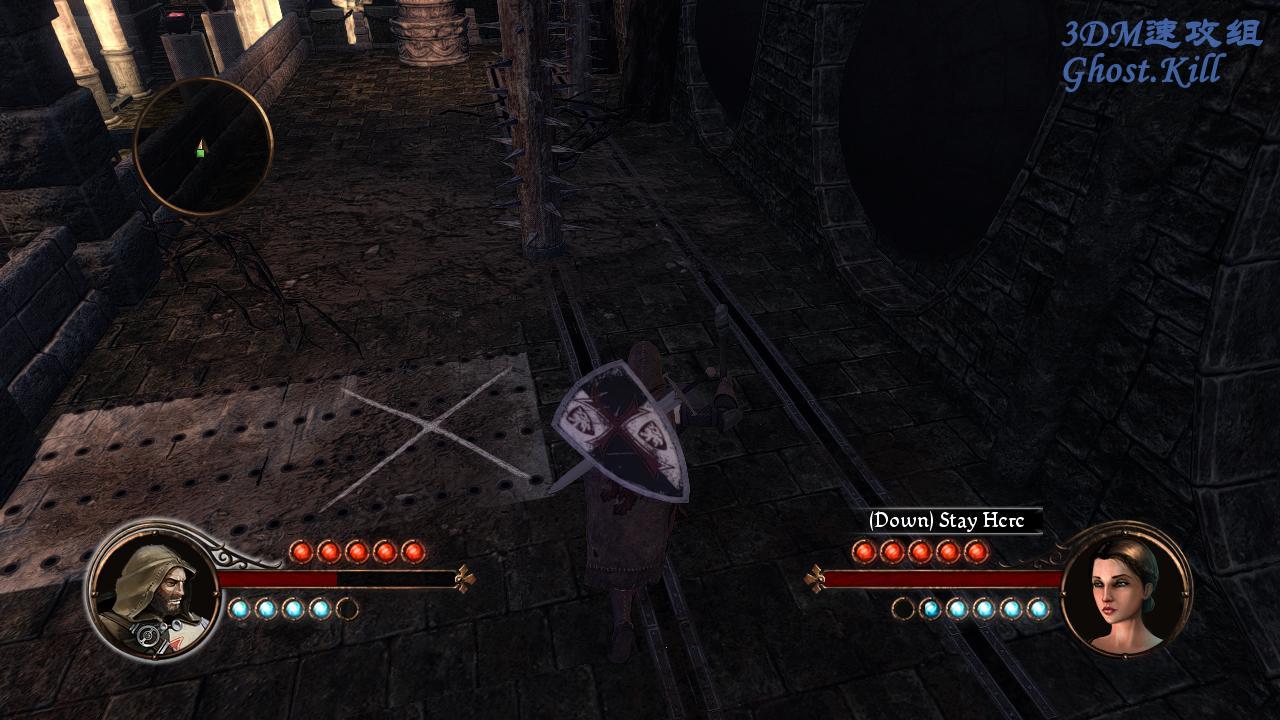Click the circular minimap
This screenshot has width=1280, height=720.
coord(203,147)
